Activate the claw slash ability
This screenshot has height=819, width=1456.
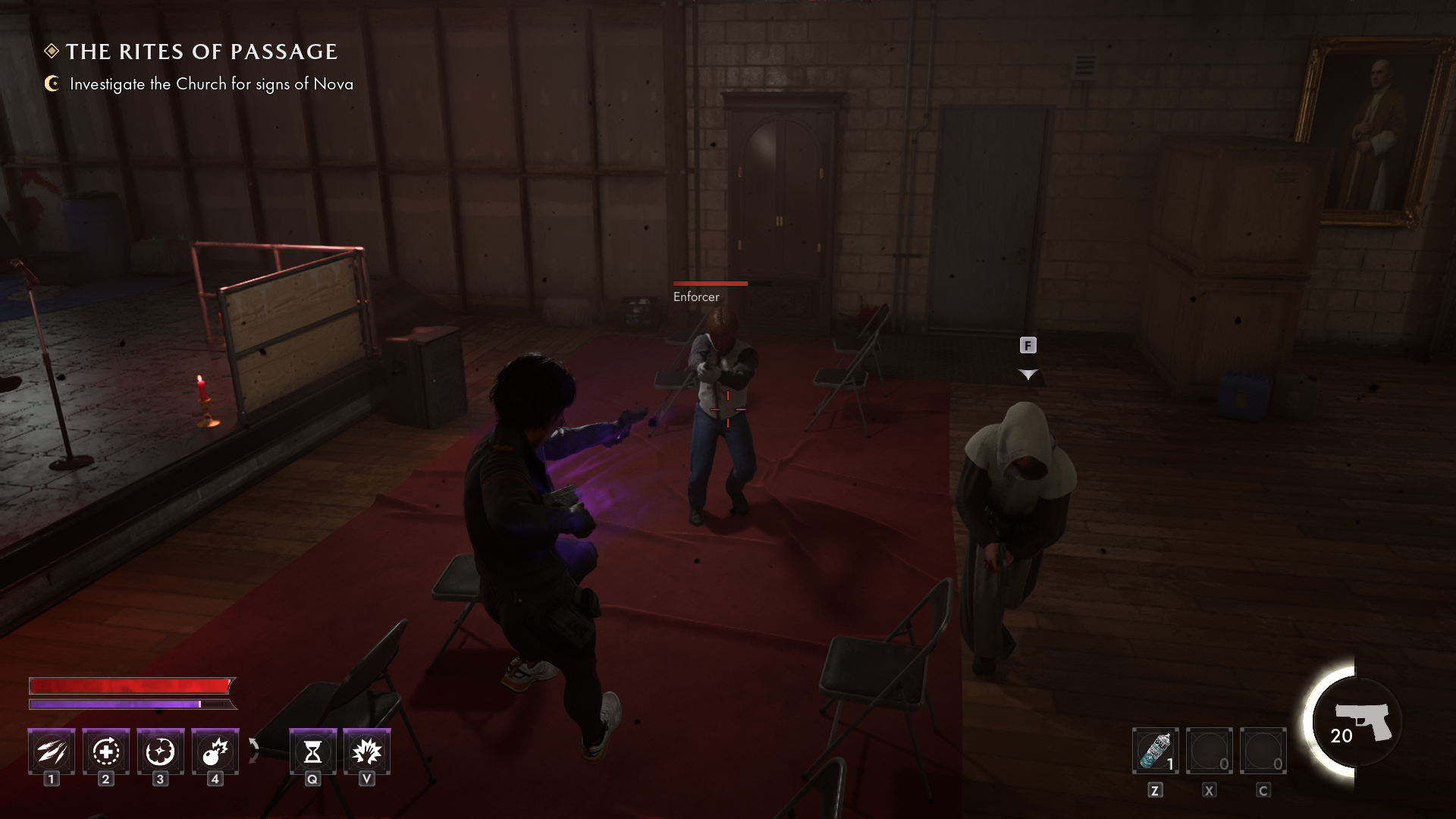coord(52,752)
